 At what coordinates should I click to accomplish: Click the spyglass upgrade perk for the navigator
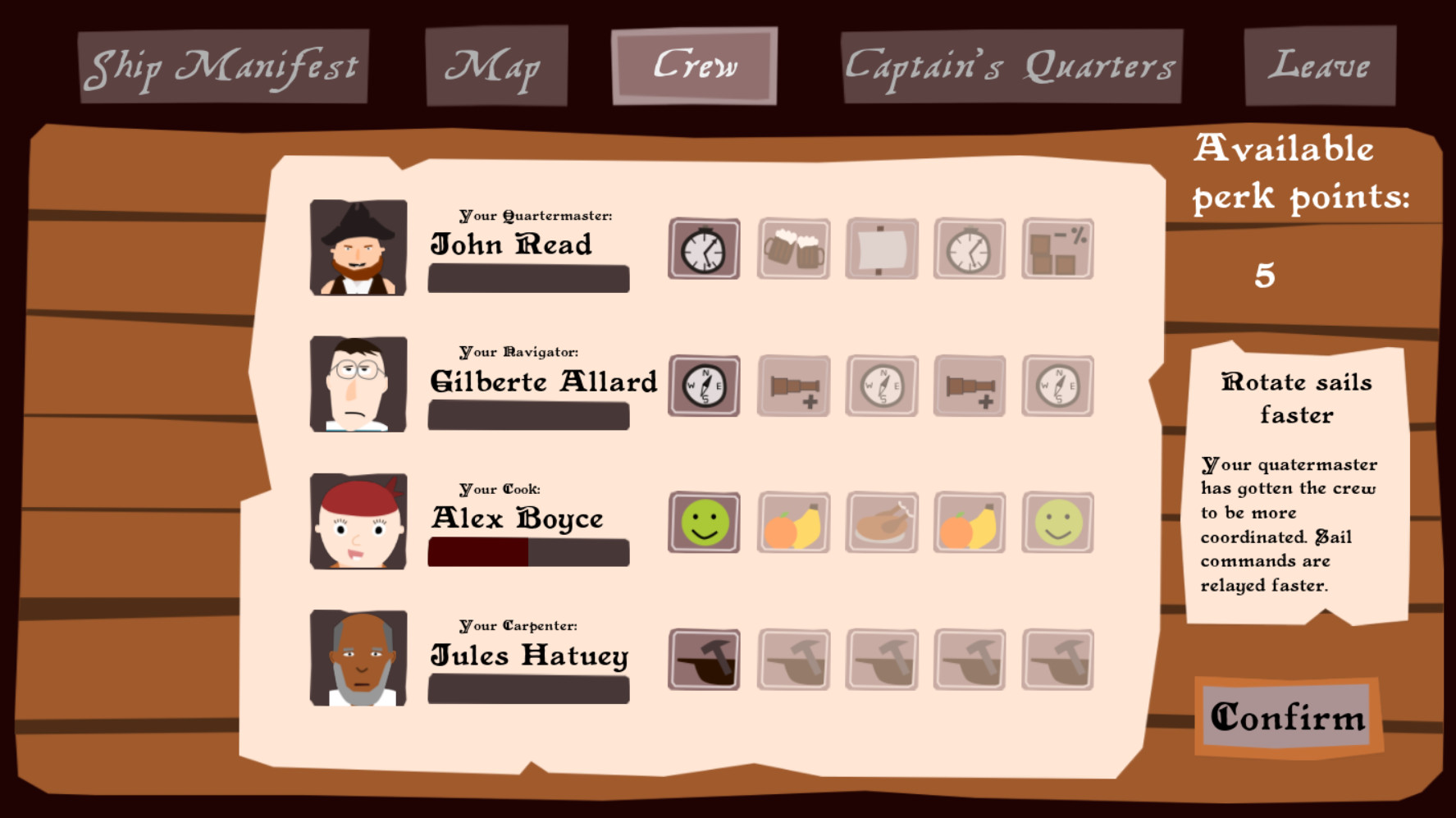793,386
